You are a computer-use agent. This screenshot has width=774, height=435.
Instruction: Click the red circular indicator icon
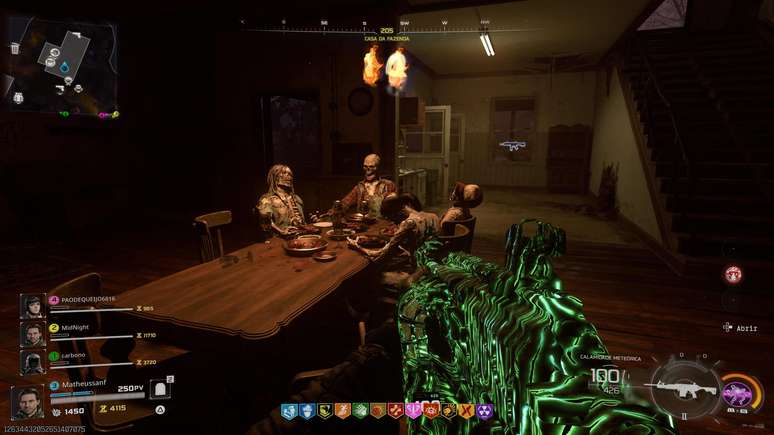[x=733, y=274]
